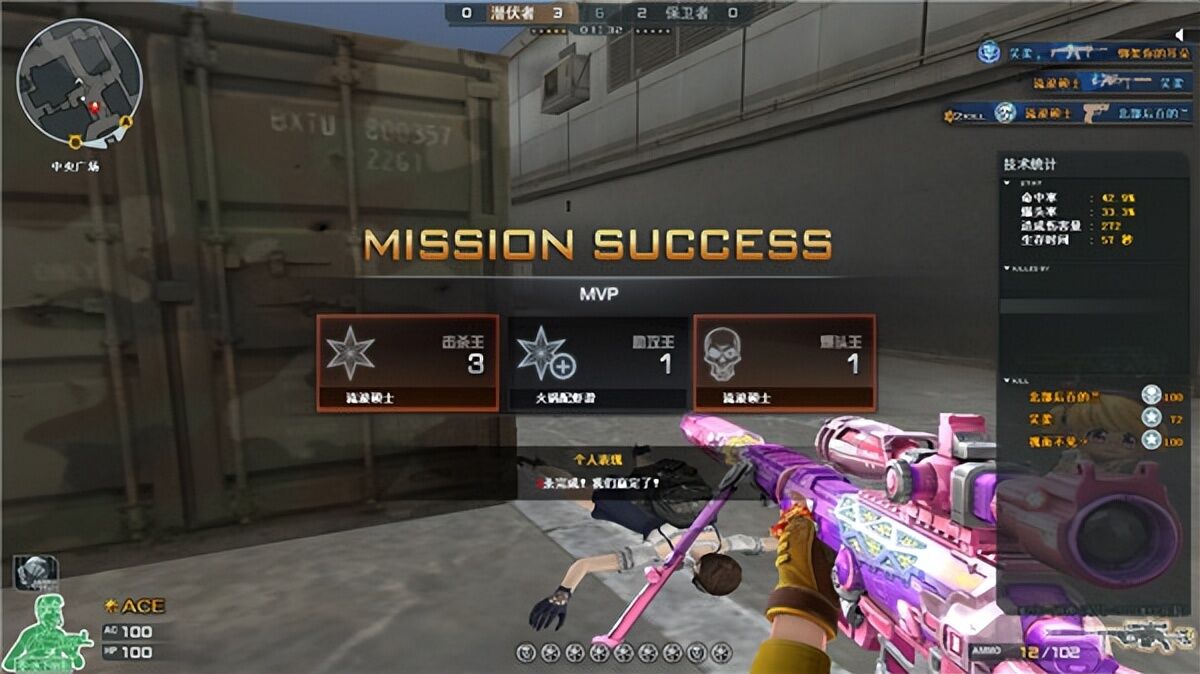Collapse the kill feed with the white arrow

(x=1178, y=35)
